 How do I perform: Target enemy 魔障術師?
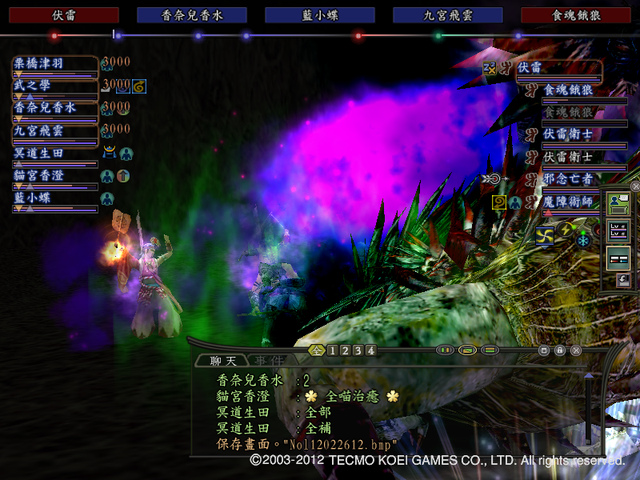(570, 203)
